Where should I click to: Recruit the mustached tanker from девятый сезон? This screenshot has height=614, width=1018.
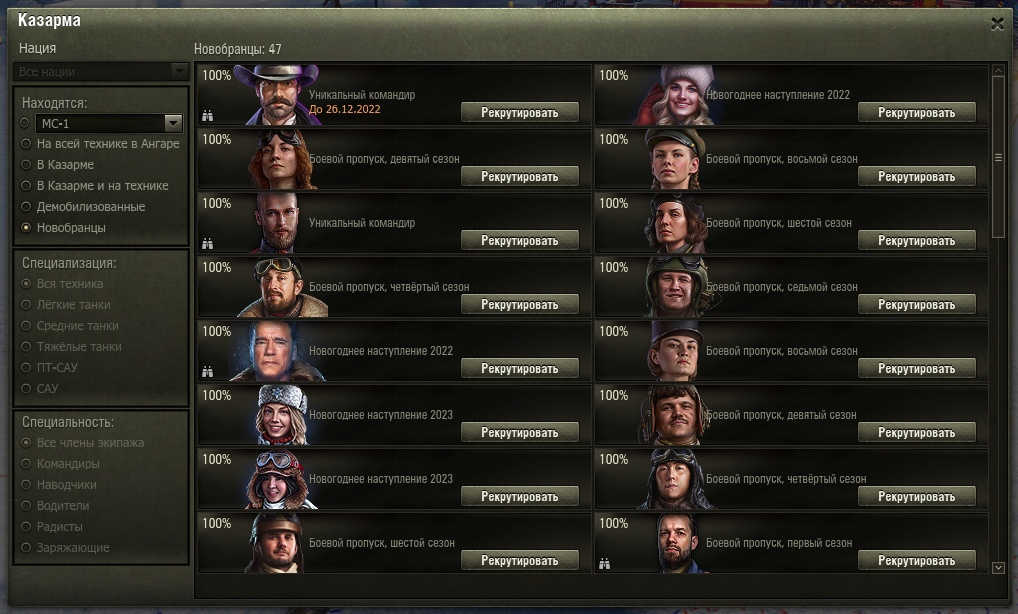917,433
